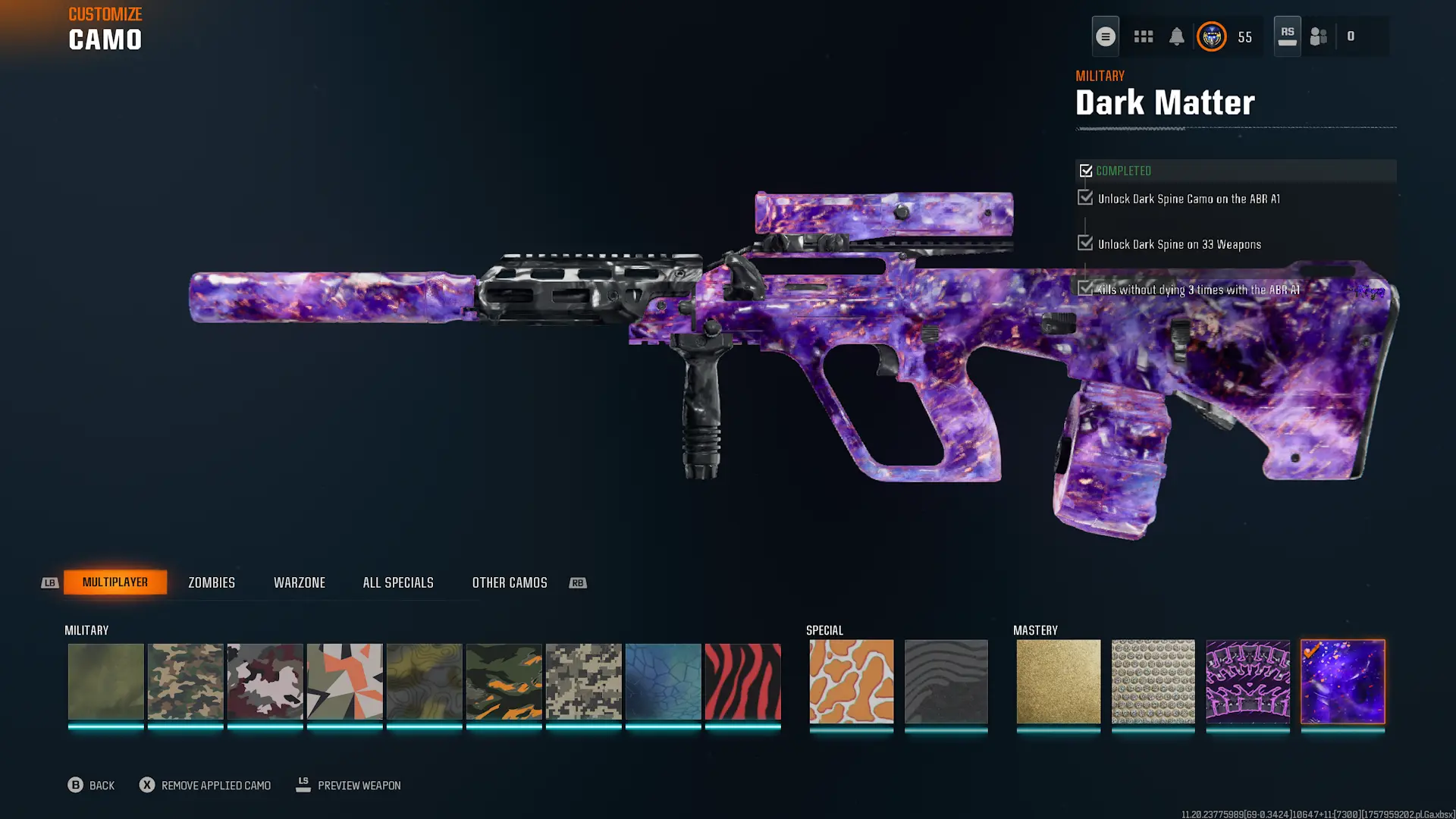This screenshot has width=1456, height=819.
Task: Select the Dark Matter camo tile
Action: pyautogui.click(x=1342, y=681)
